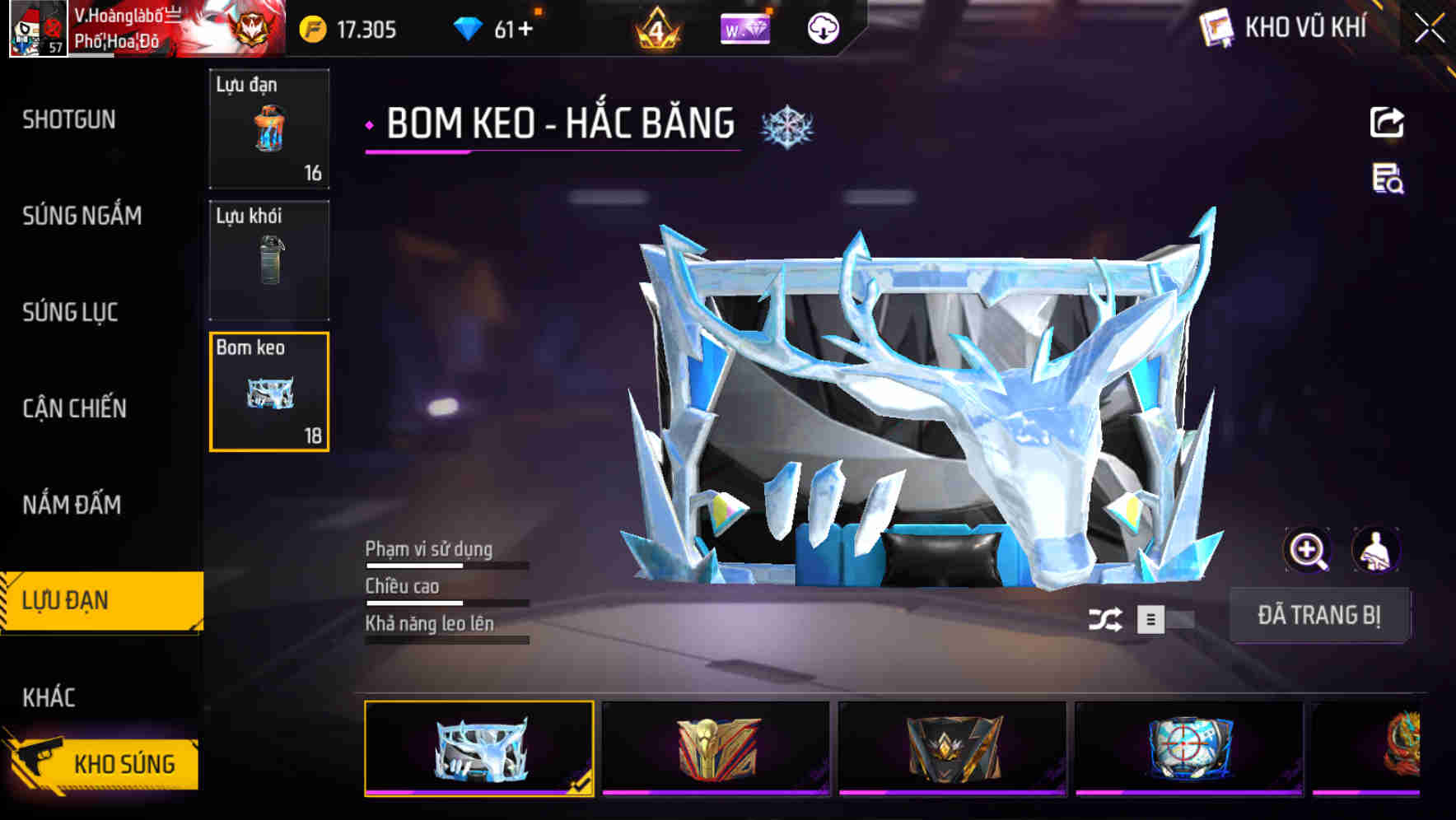Open the share icon for Bom Keo skin
Image resolution: width=1456 pixels, height=820 pixels.
(1388, 122)
